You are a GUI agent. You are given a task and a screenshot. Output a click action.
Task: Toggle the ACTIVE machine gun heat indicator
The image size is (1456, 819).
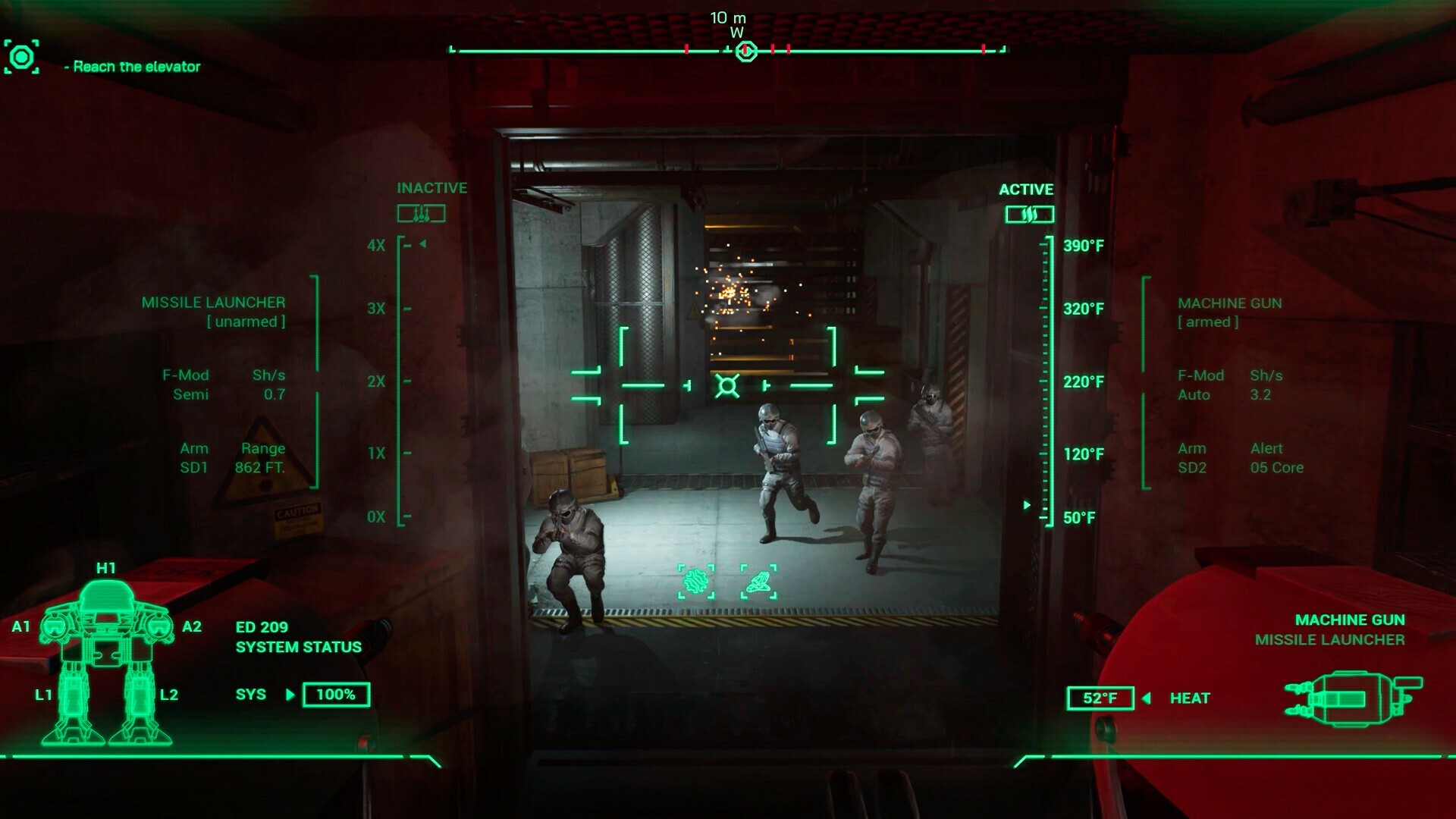(1031, 213)
